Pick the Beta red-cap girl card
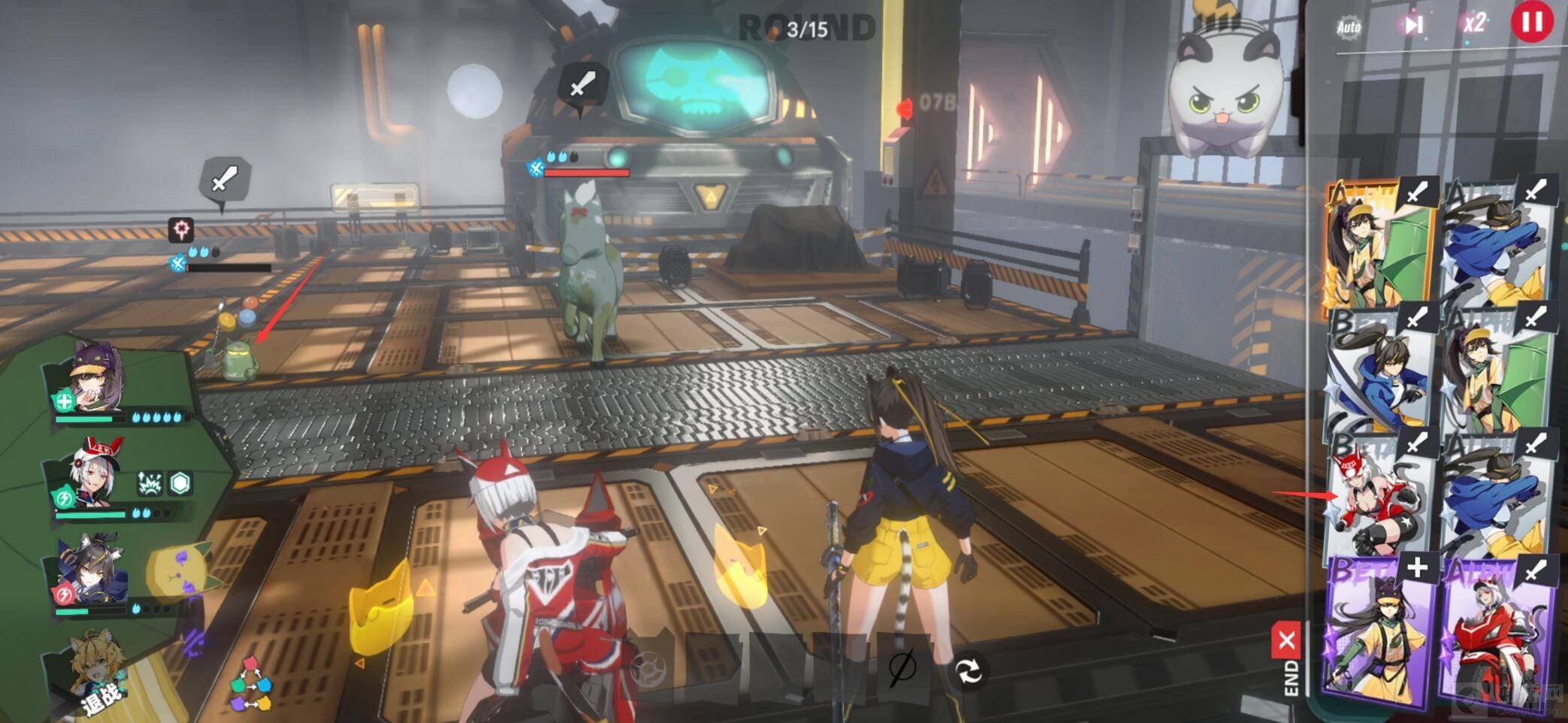Image resolution: width=1568 pixels, height=723 pixels. pos(1378,493)
